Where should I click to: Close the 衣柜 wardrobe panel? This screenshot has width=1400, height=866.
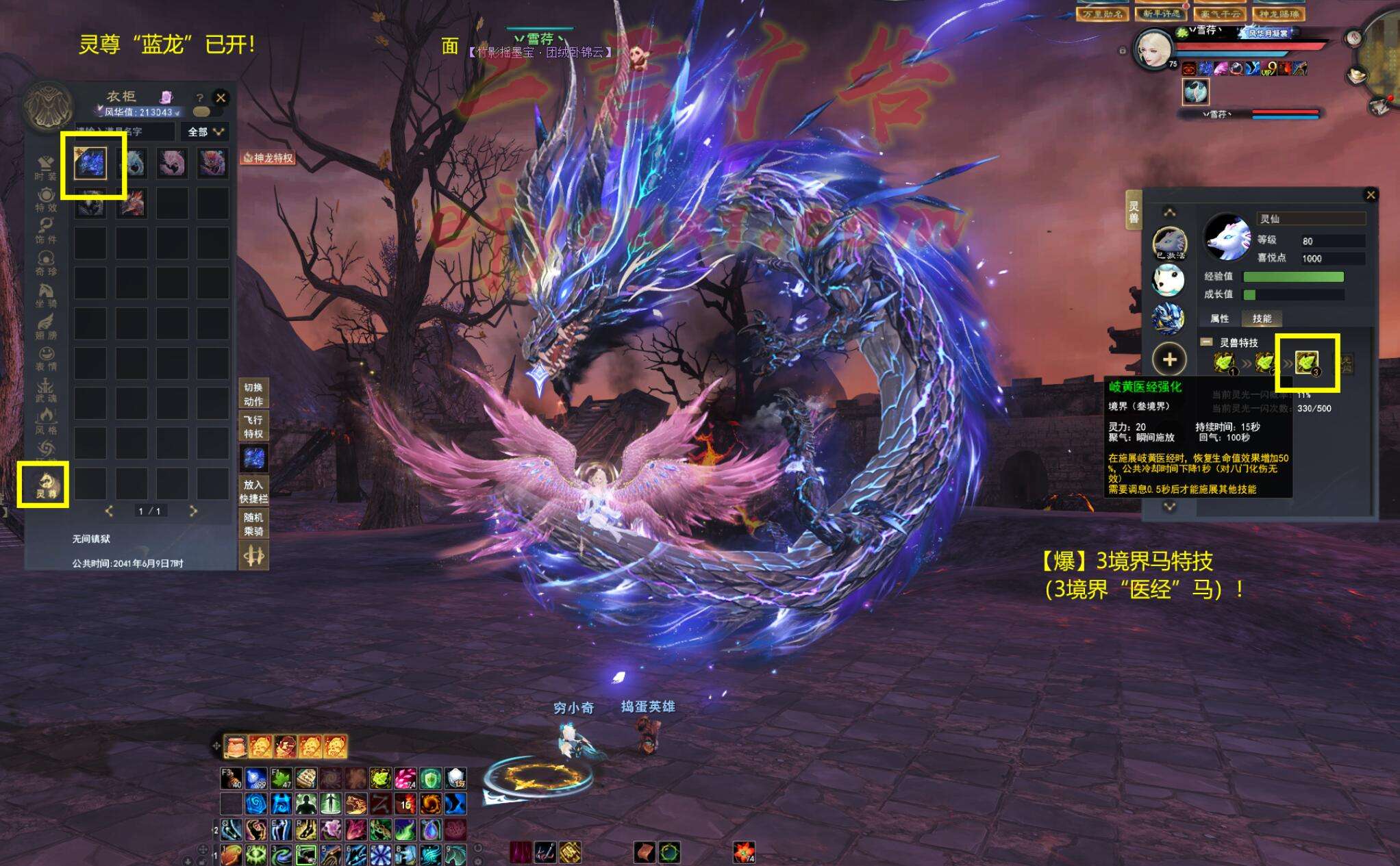(221, 98)
